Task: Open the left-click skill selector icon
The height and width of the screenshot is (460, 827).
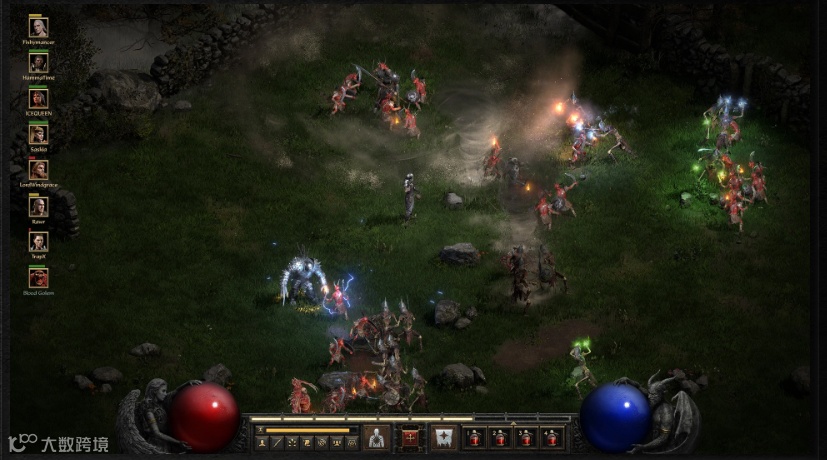Action: pyautogui.click(x=376, y=437)
